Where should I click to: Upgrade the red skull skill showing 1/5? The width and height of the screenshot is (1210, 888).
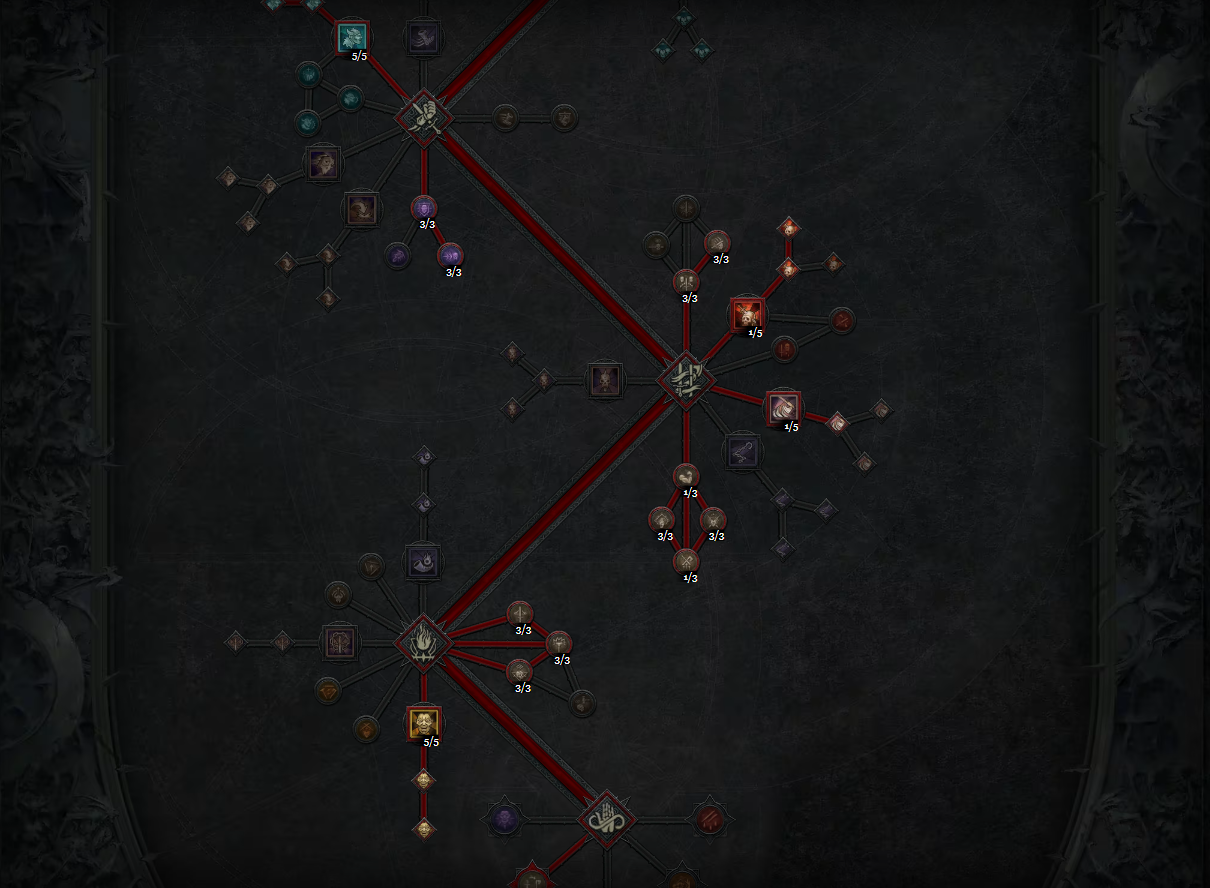tap(747, 314)
